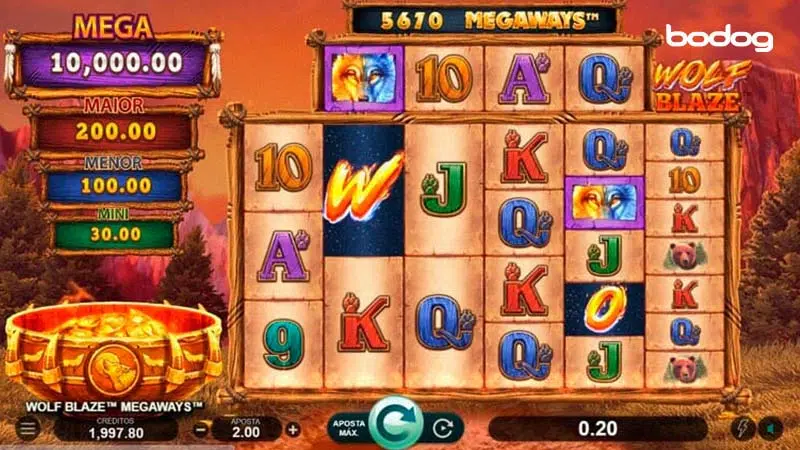
Task: Toggle quick spin lightning bolt
Action: pyautogui.click(x=743, y=429)
